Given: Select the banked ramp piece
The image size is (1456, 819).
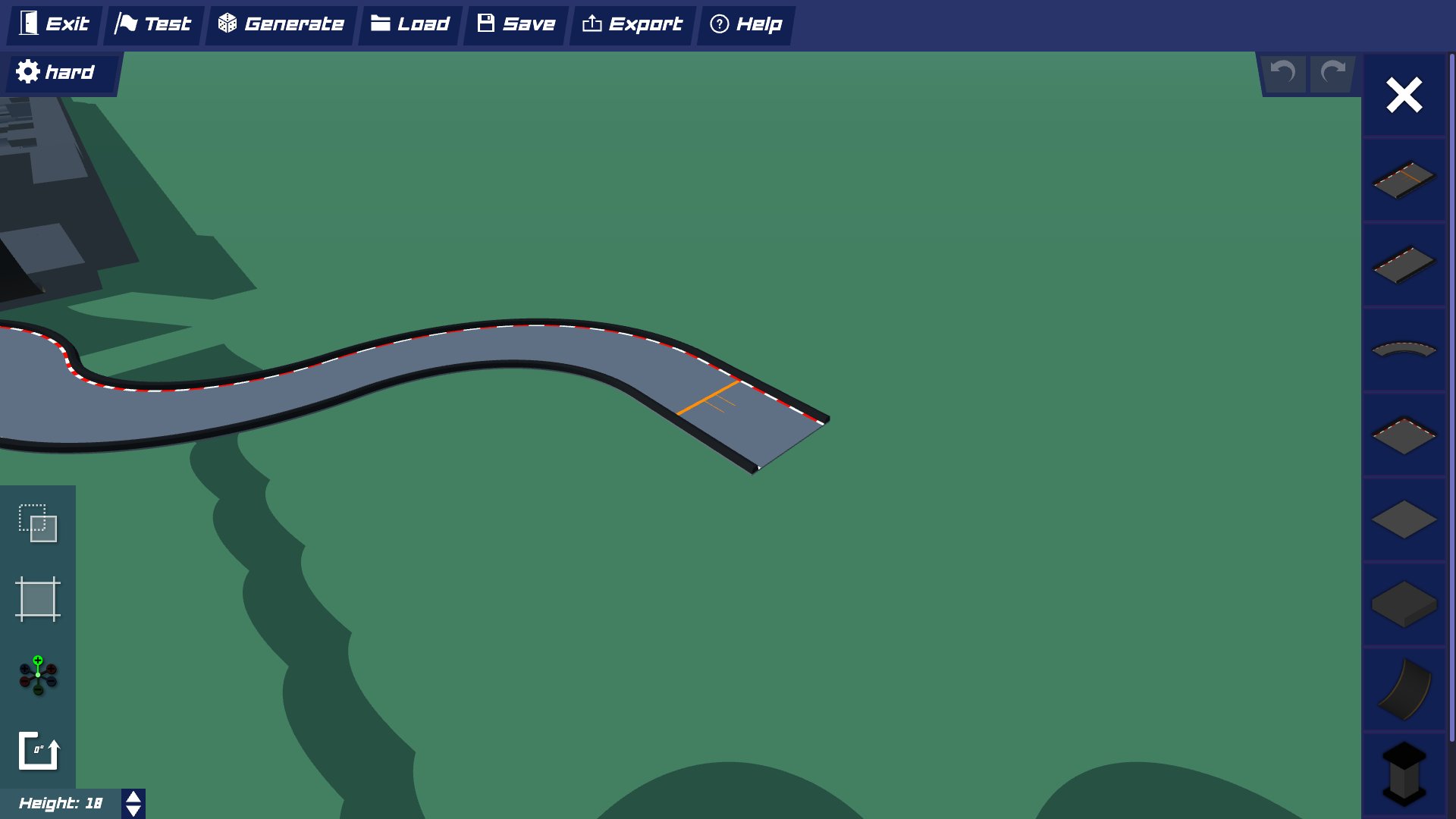Looking at the screenshot, I should point(1404,689).
